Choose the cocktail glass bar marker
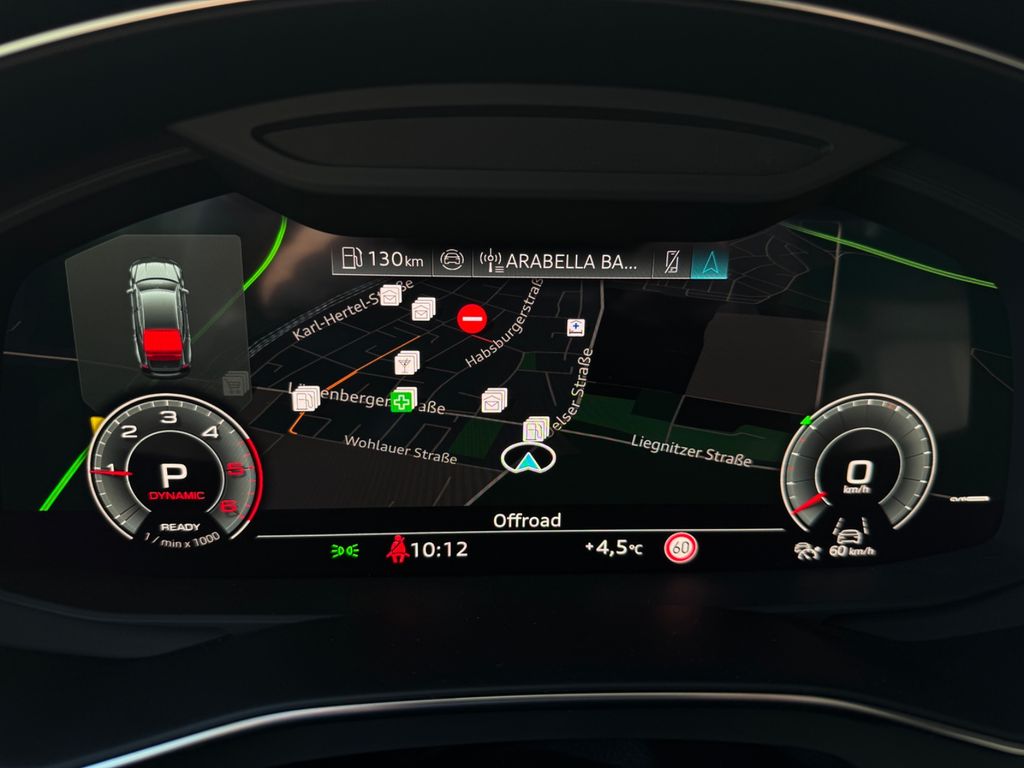 (x=407, y=361)
